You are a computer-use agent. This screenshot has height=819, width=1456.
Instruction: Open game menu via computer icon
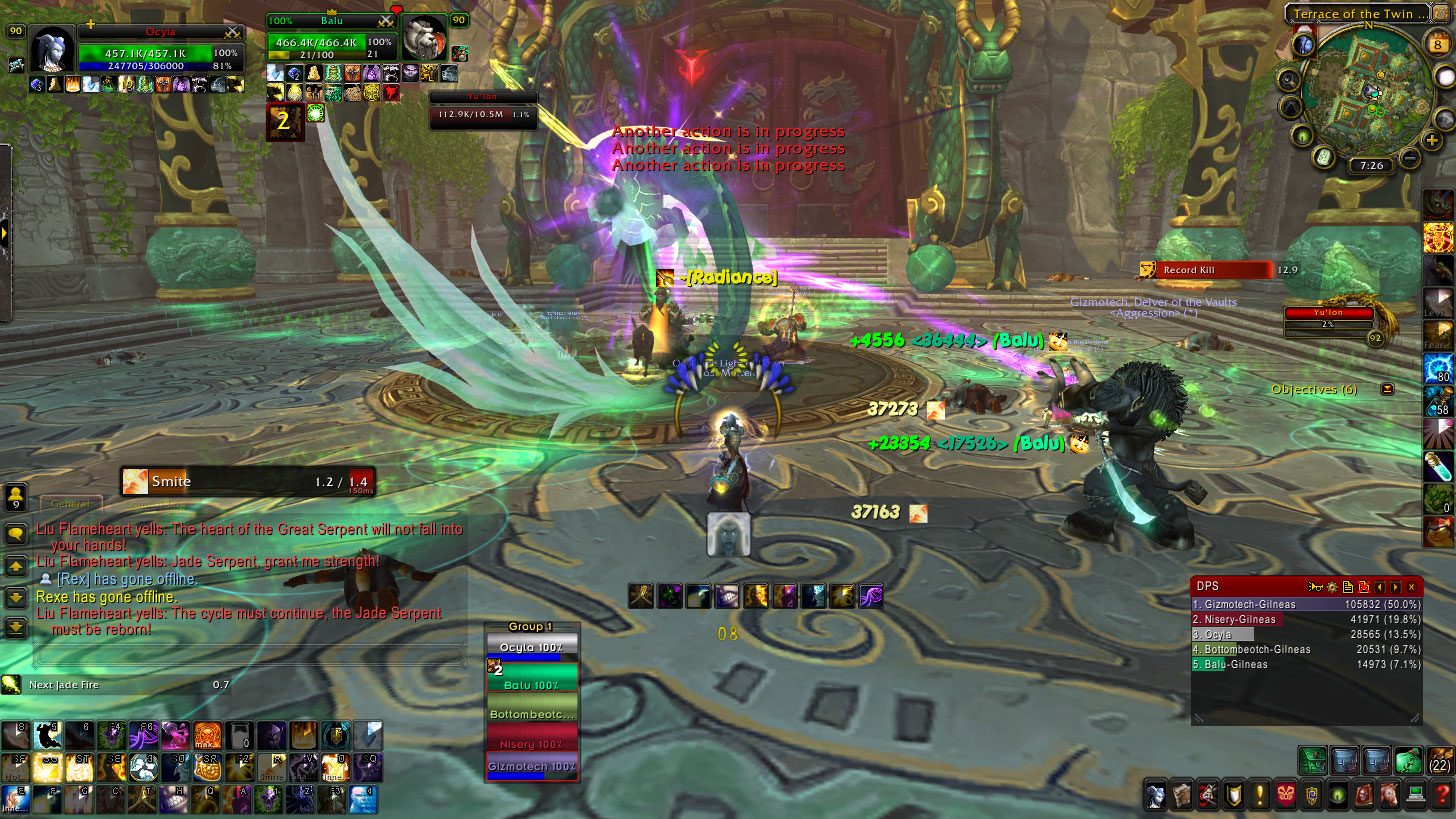click(1414, 796)
